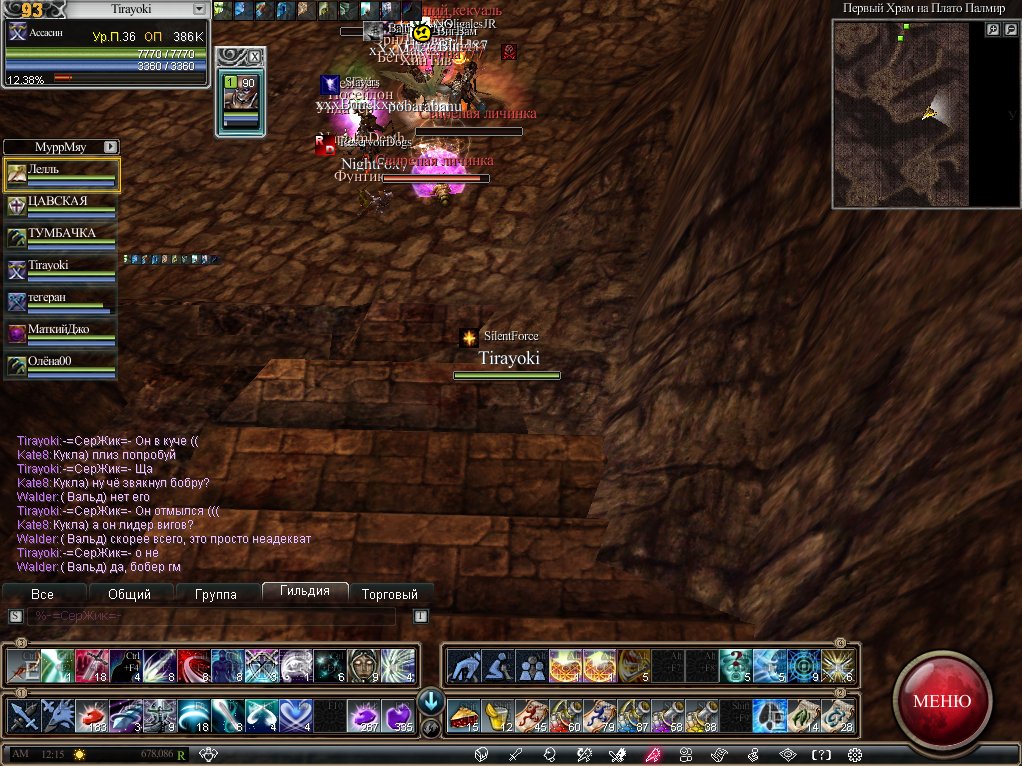Select party member Лелль
This screenshot has height=766, width=1022.
point(62,174)
